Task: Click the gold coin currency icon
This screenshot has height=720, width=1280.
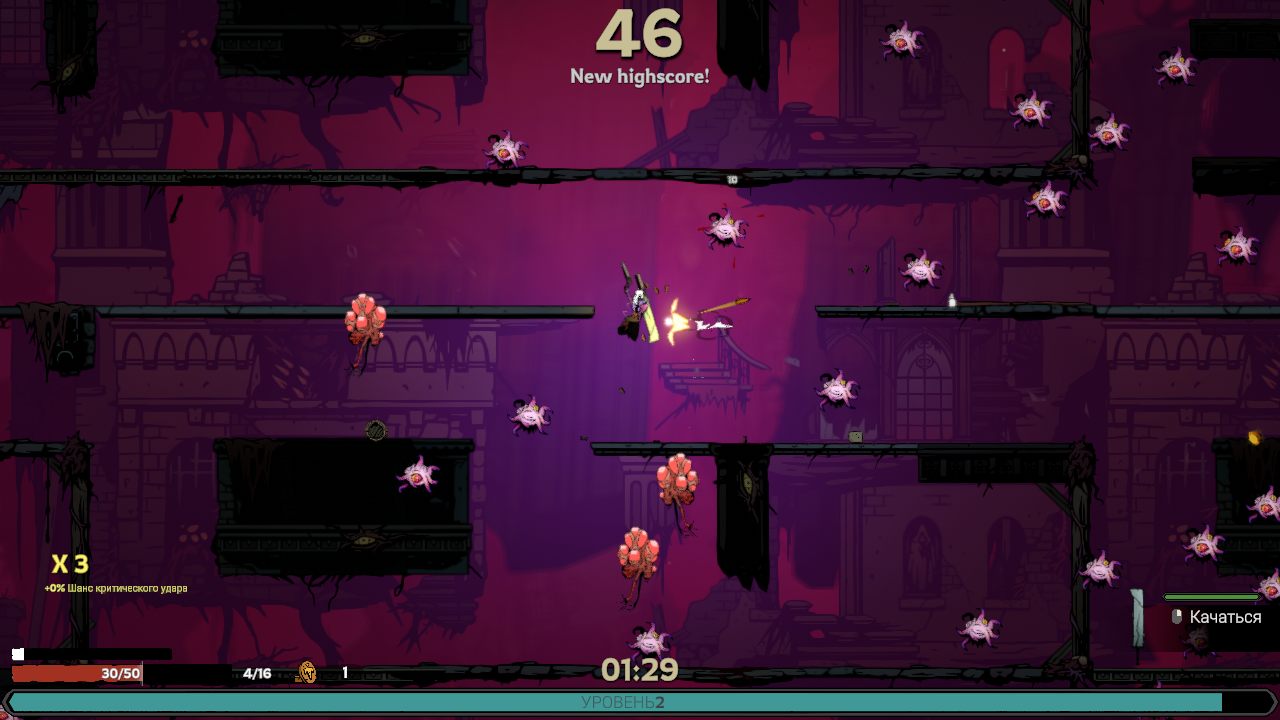Action: (307, 672)
